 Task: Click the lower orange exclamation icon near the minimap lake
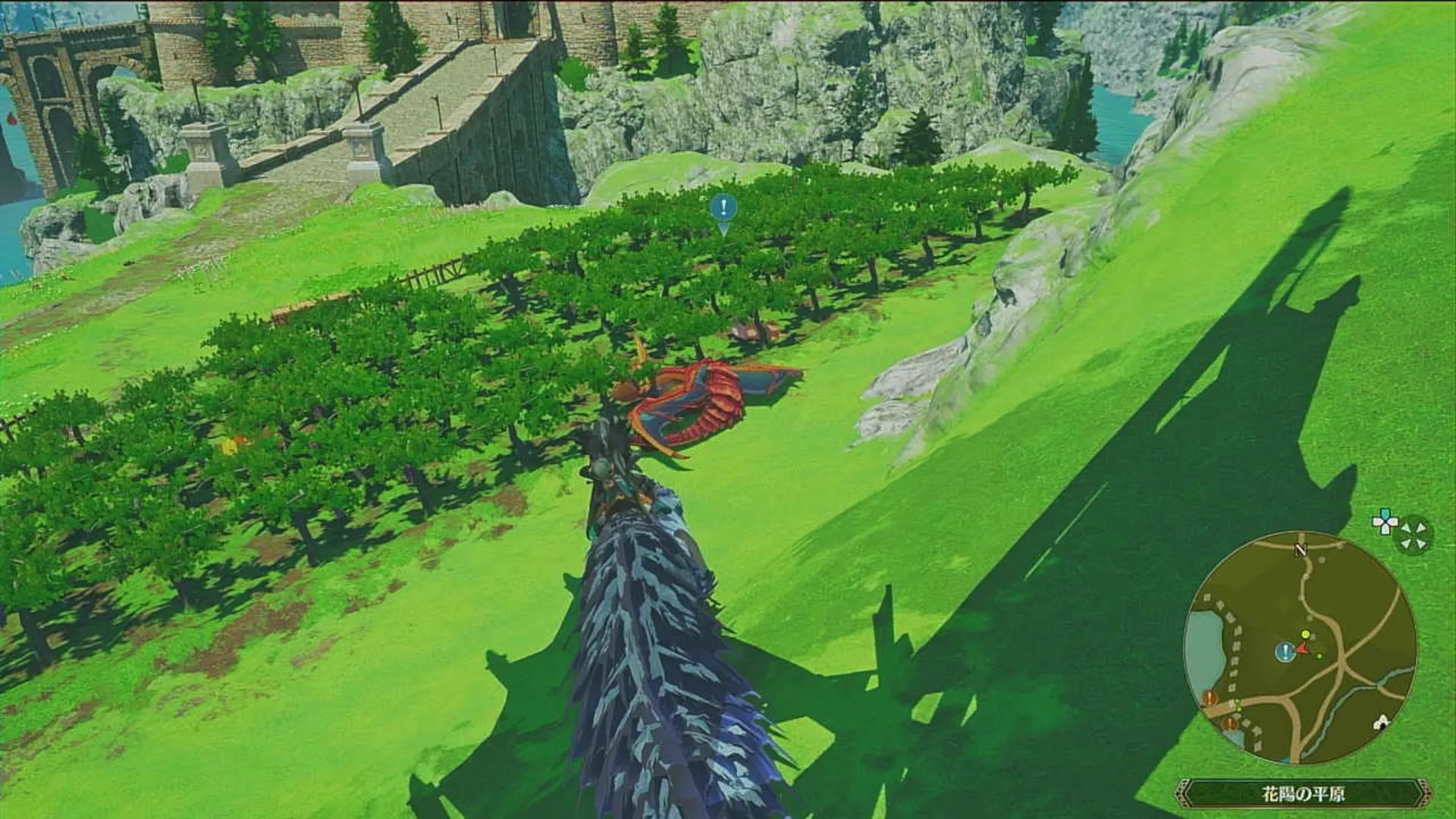1230,723
